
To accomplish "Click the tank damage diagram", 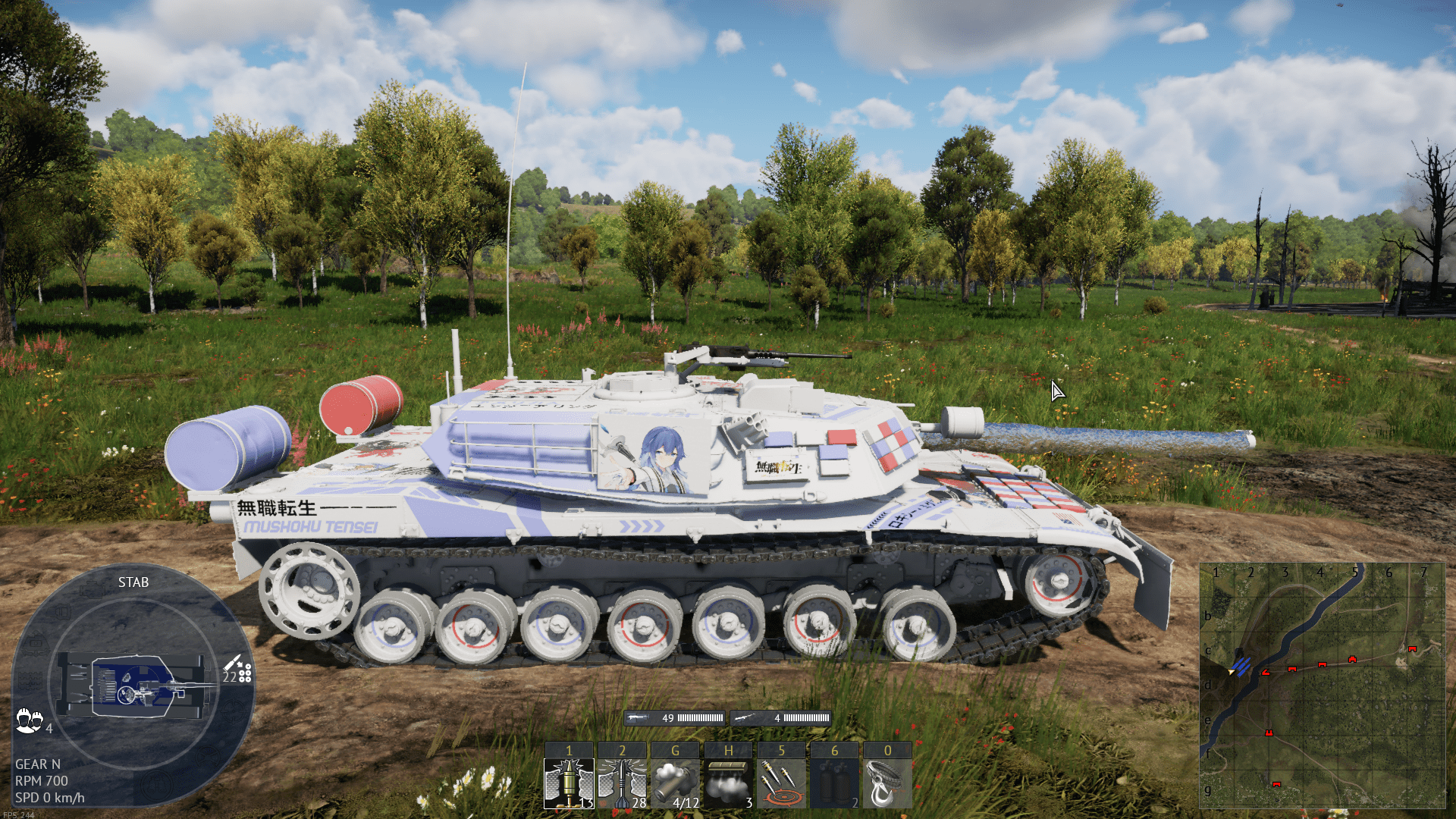I will coord(134,686).
